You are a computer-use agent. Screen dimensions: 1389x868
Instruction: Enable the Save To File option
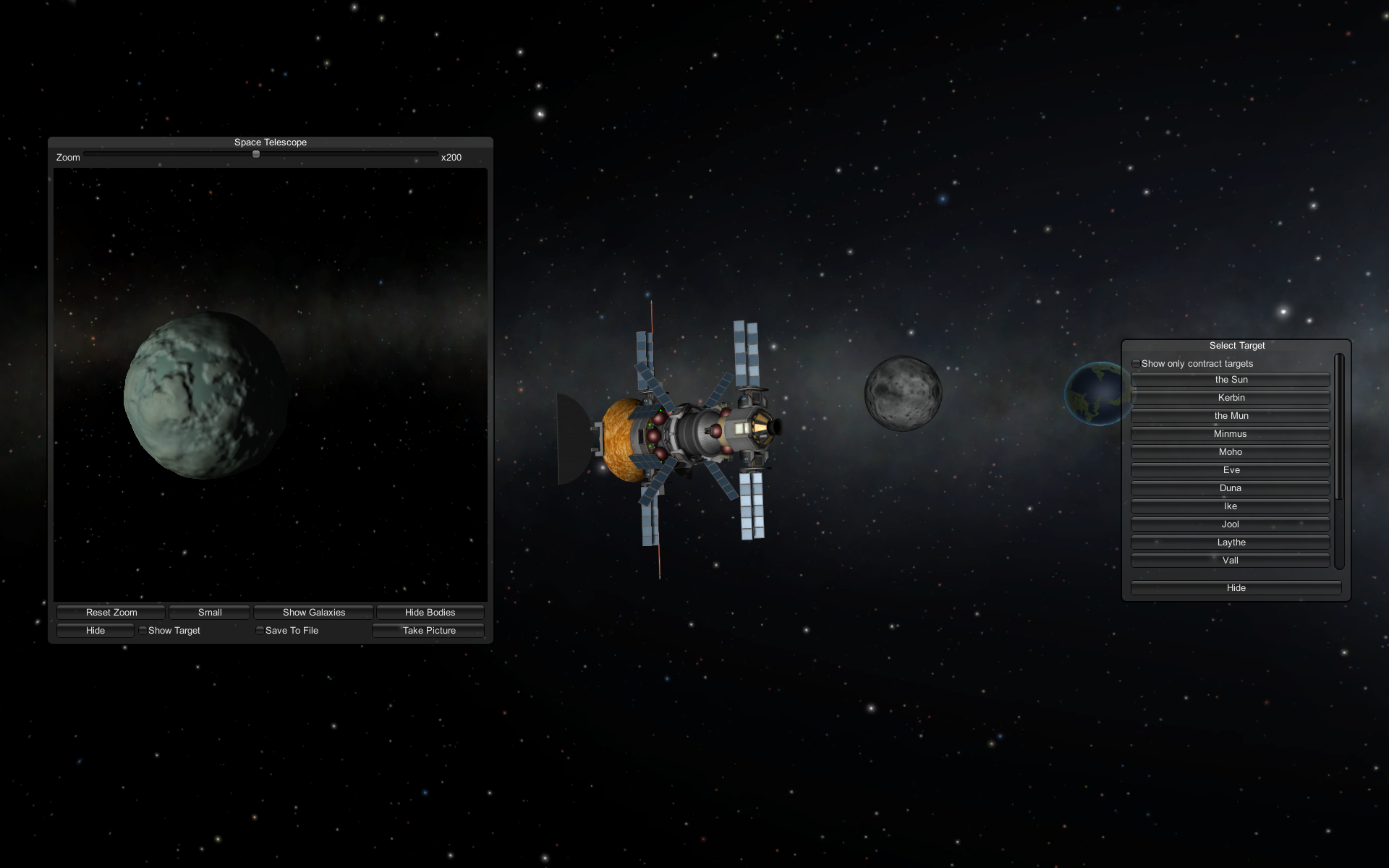point(260,631)
